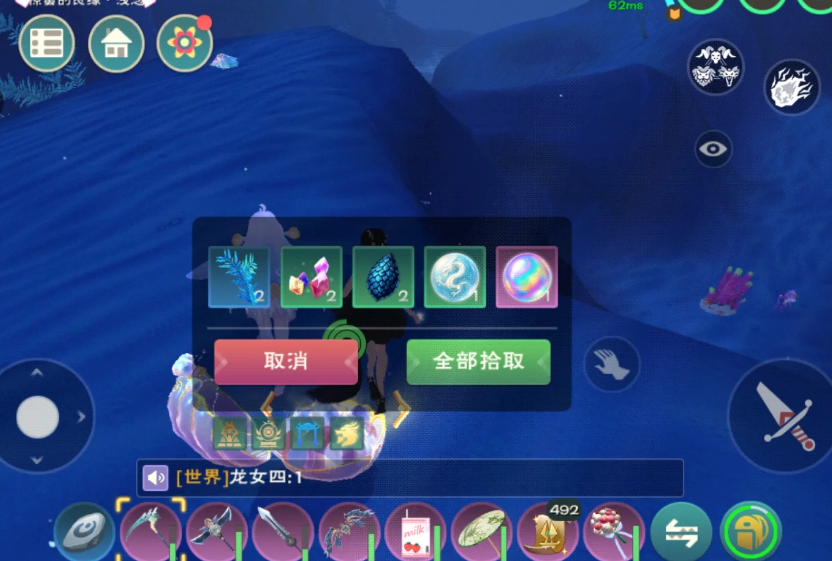The height and width of the screenshot is (561, 832).
Task: Select the green leaf umbrella hotbar item
Action: pyautogui.click(x=482, y=532)
